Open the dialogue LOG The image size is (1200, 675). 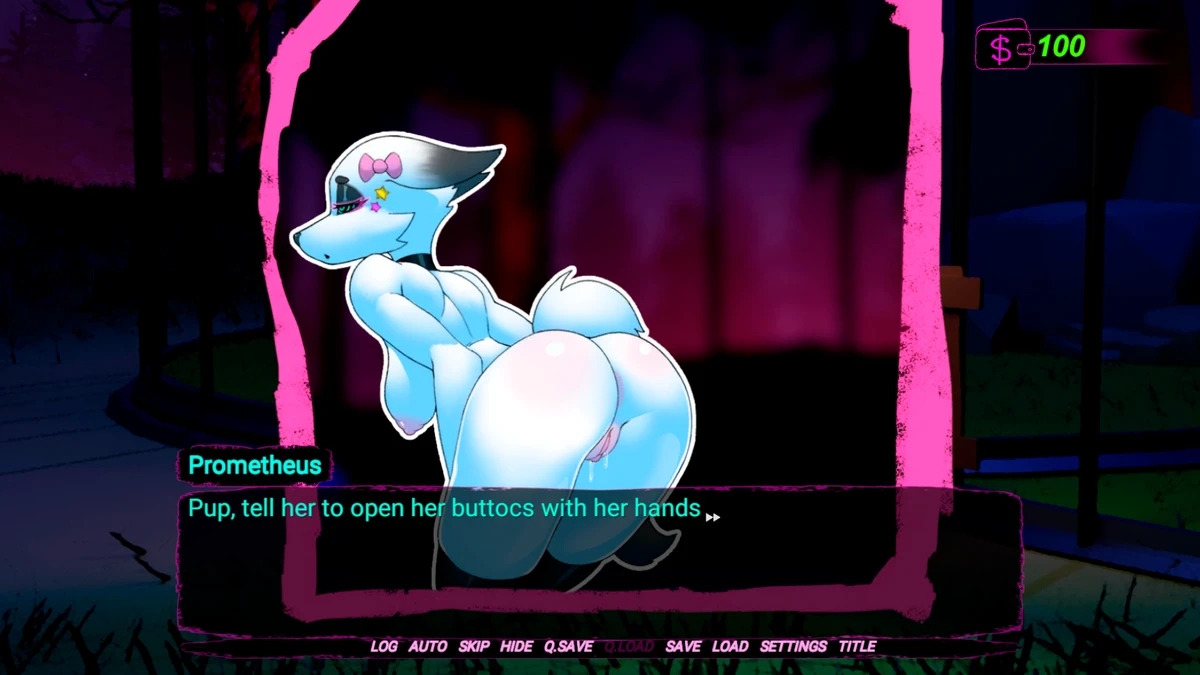click(384, 646)
